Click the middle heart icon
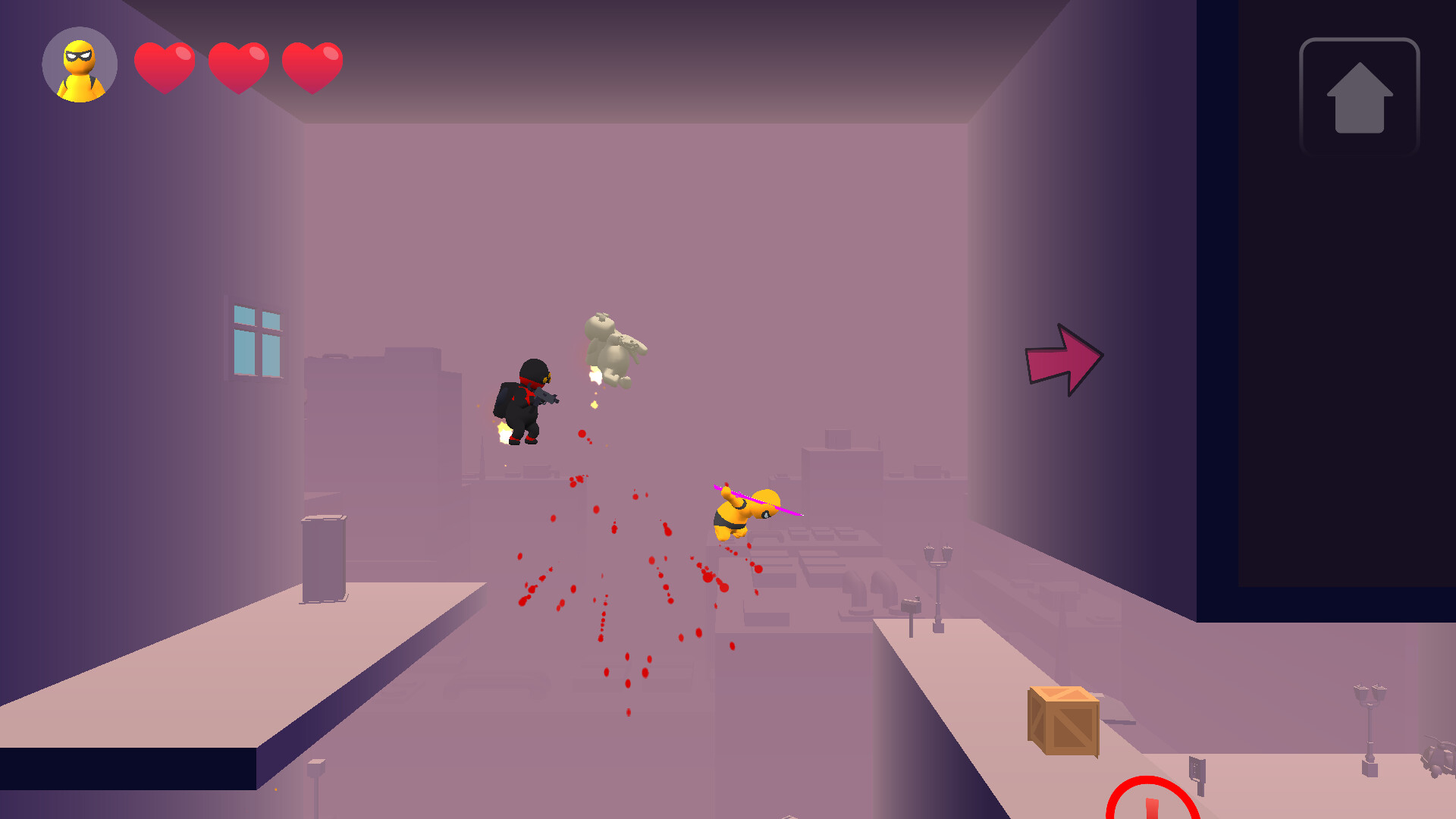The height and width of the screenshot is (819, 1456). coord(239,67)
